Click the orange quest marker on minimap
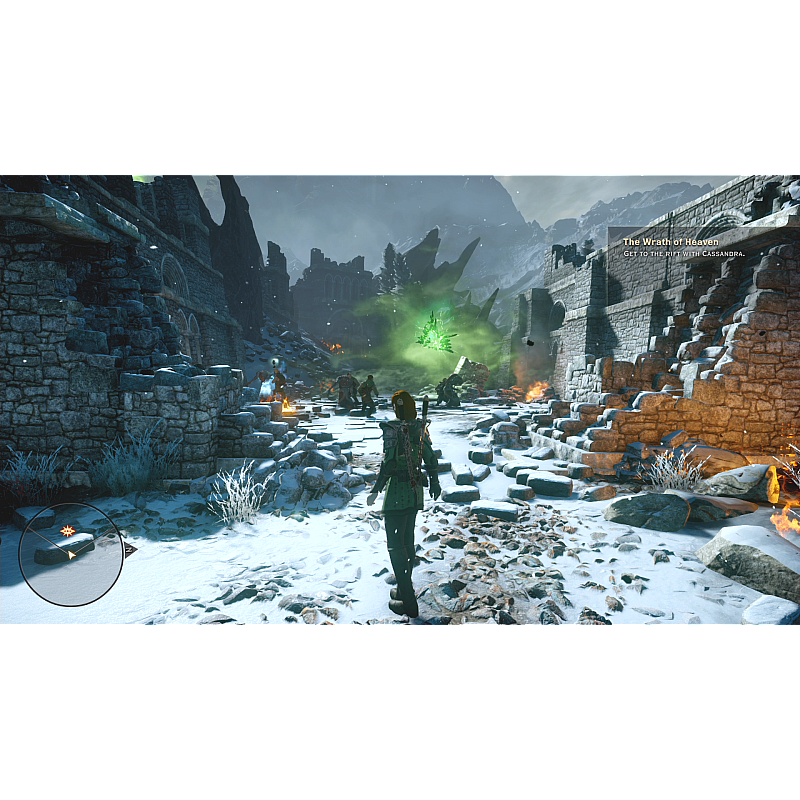Screen dimensions: 800x800 pyautogui.click(x=67, y=531)
